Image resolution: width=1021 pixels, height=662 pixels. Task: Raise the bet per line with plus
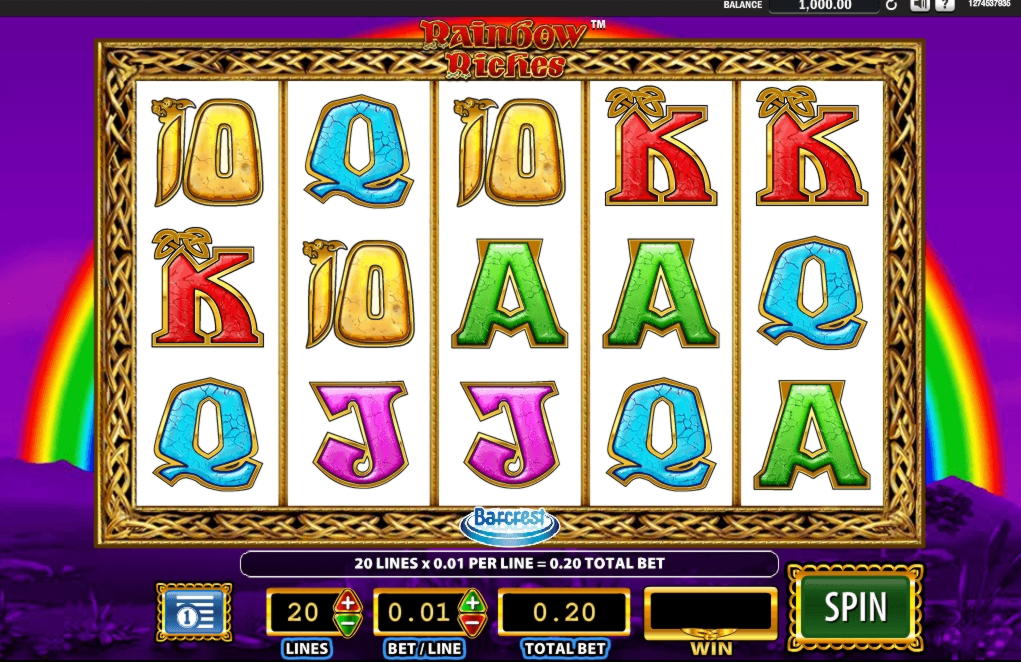tap(472, 602)
